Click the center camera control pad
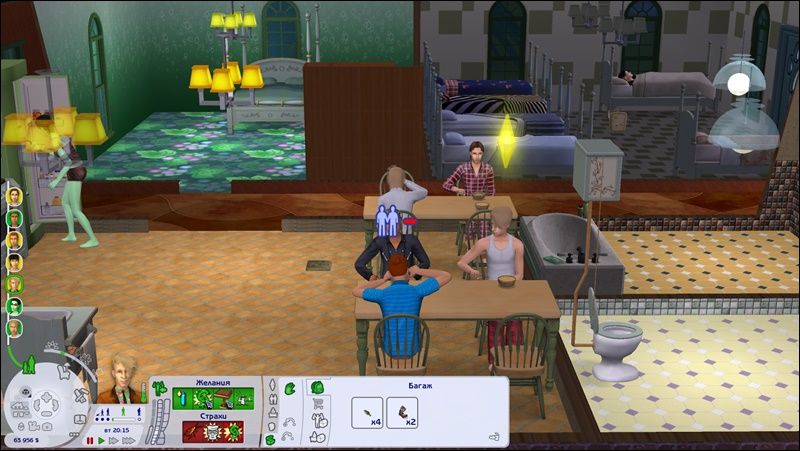The height and width of the screenshot is (451, 800). [46, 405]
